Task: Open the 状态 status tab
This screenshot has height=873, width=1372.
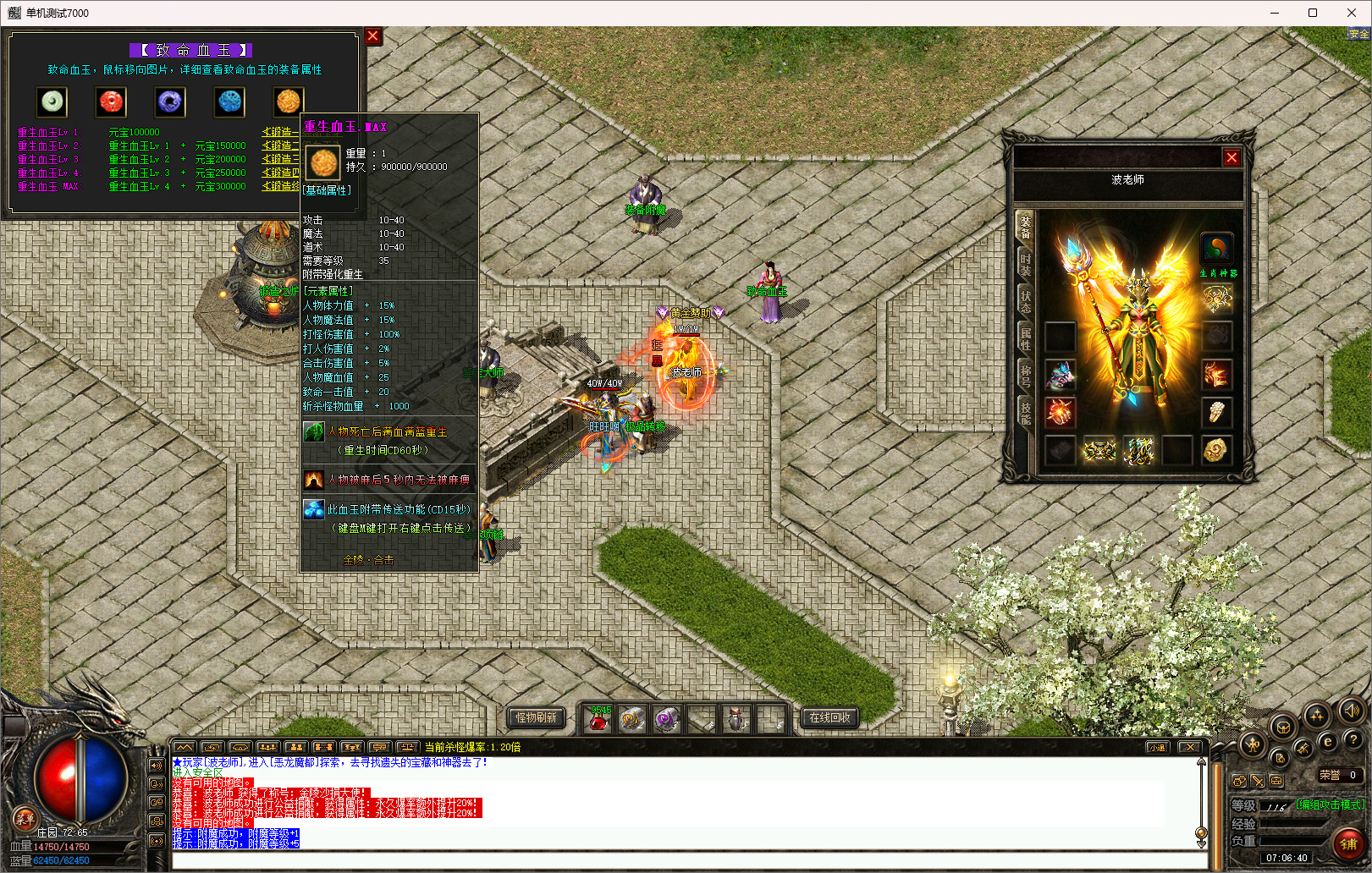Action: [x=1025, y=302]
